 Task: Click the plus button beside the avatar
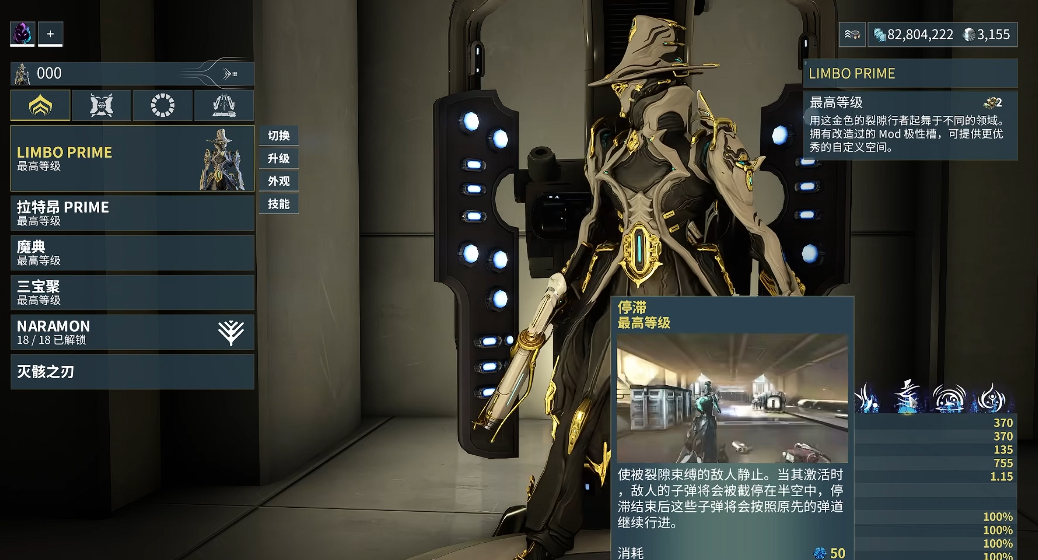[50, 33]
